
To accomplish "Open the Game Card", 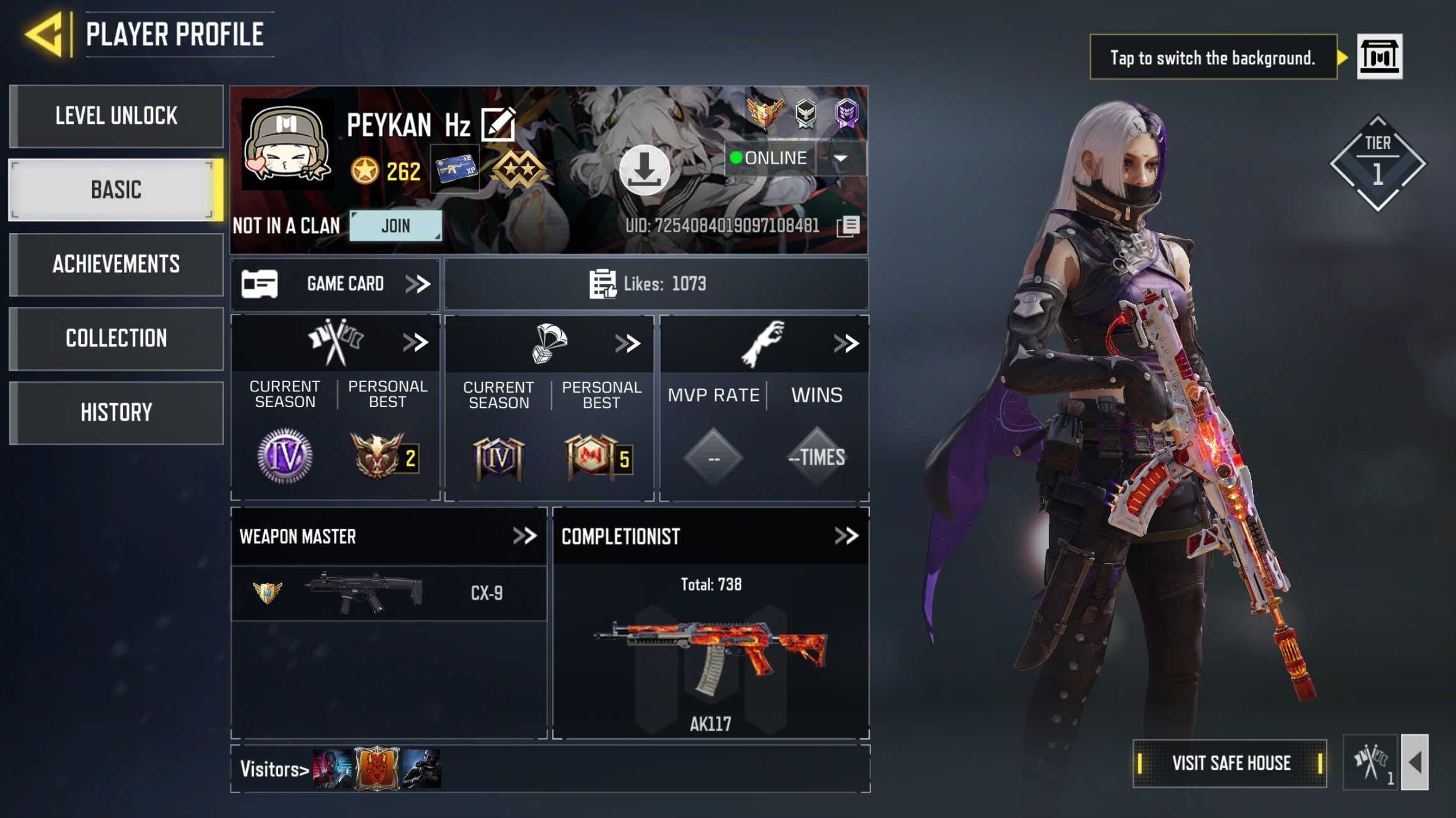I will [336, 284].
